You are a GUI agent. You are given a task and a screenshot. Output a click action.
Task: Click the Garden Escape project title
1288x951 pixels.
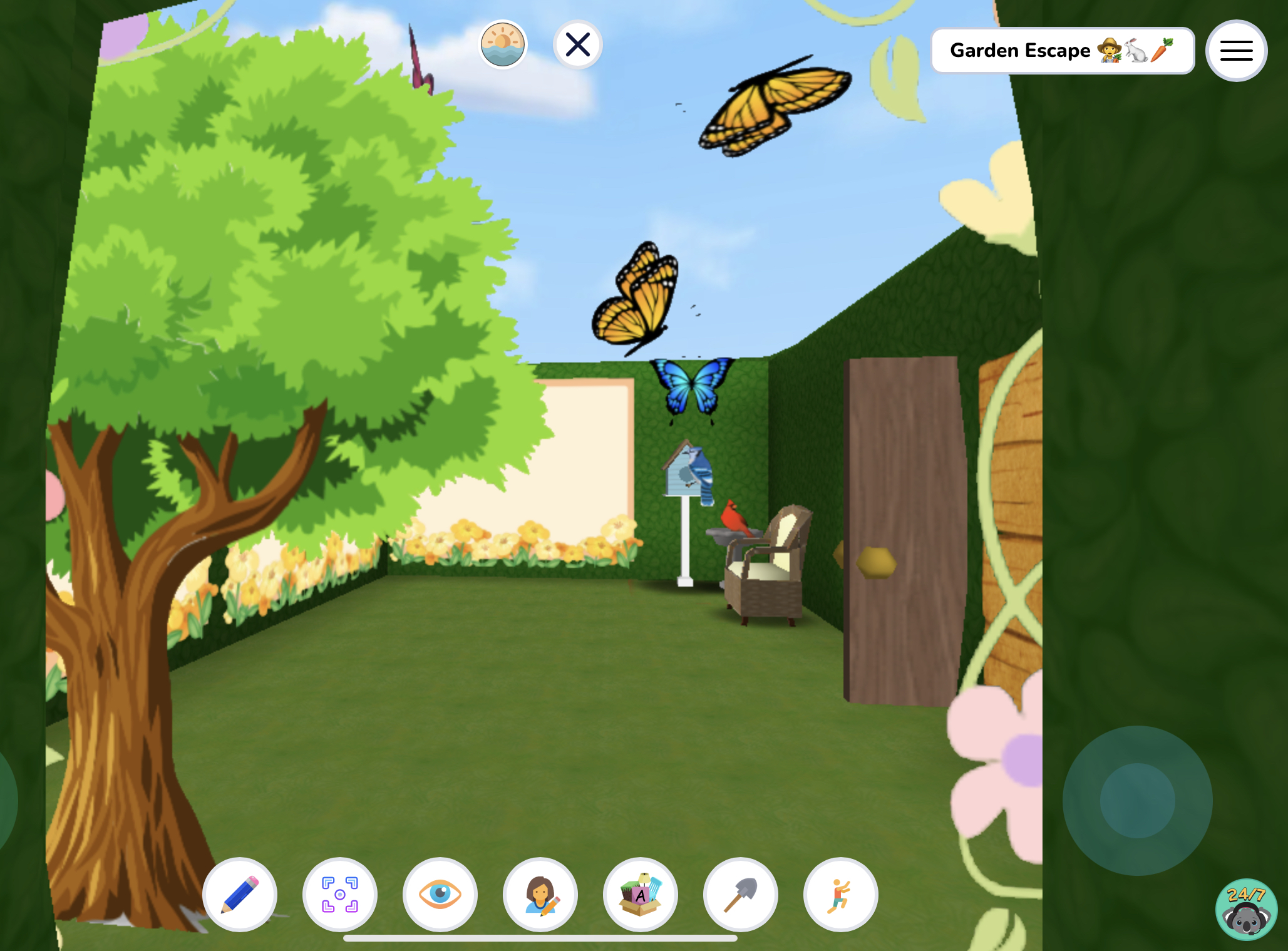coord(1063,50)
